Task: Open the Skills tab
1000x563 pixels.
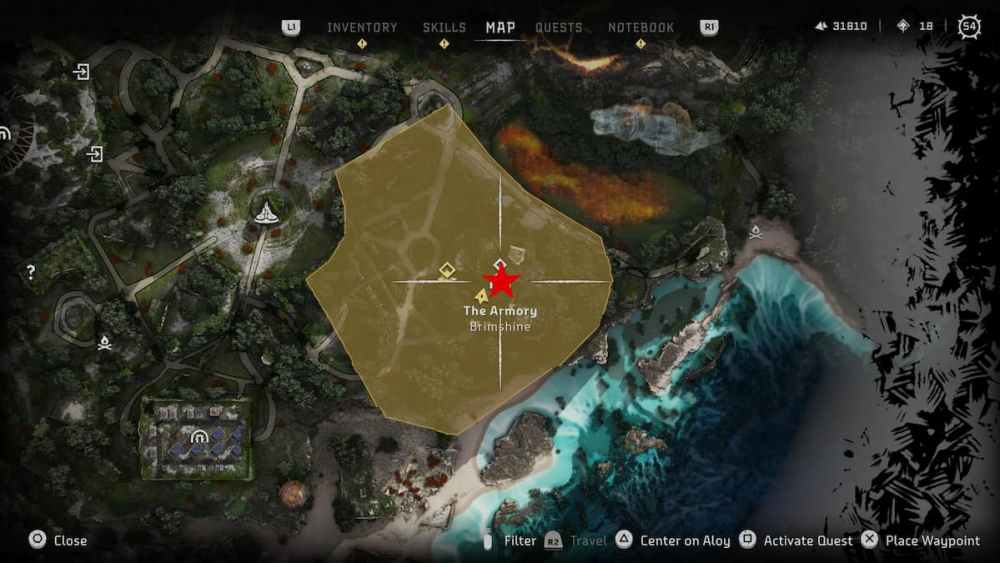Action: point(444,27)
